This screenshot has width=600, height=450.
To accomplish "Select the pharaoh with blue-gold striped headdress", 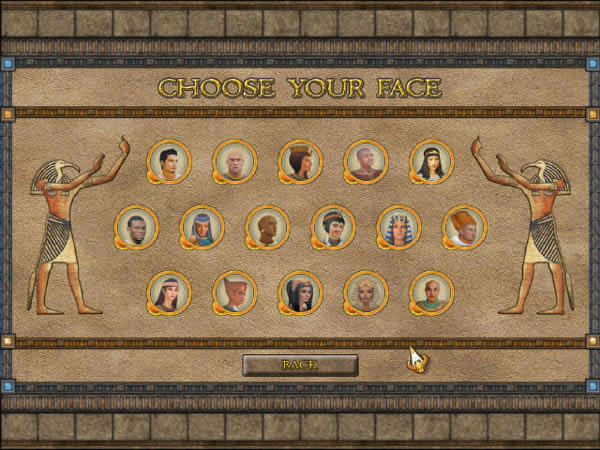I will [x=399, y=226].
